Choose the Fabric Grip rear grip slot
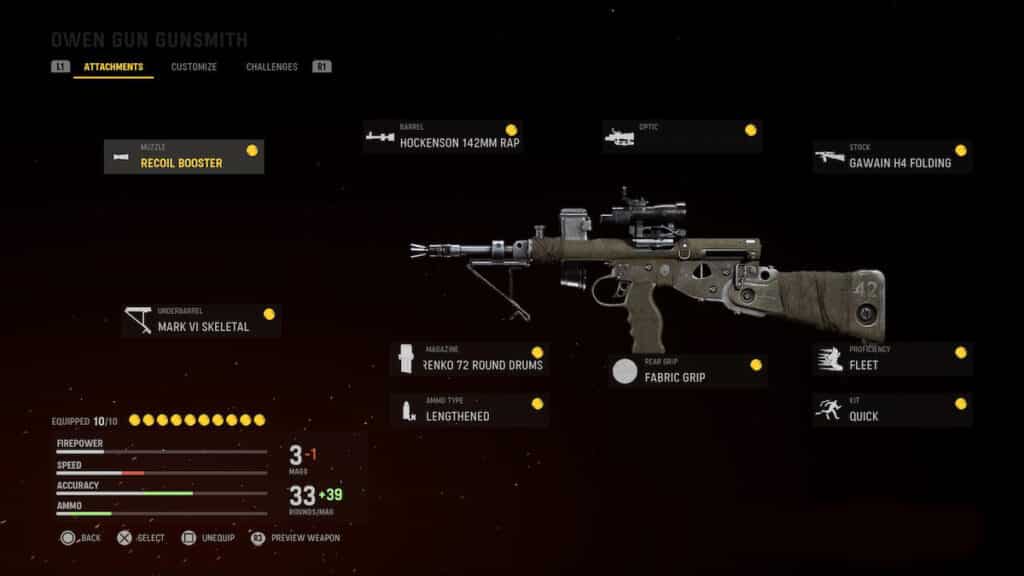Viewport: 1024px width, 576px height. 689,371
